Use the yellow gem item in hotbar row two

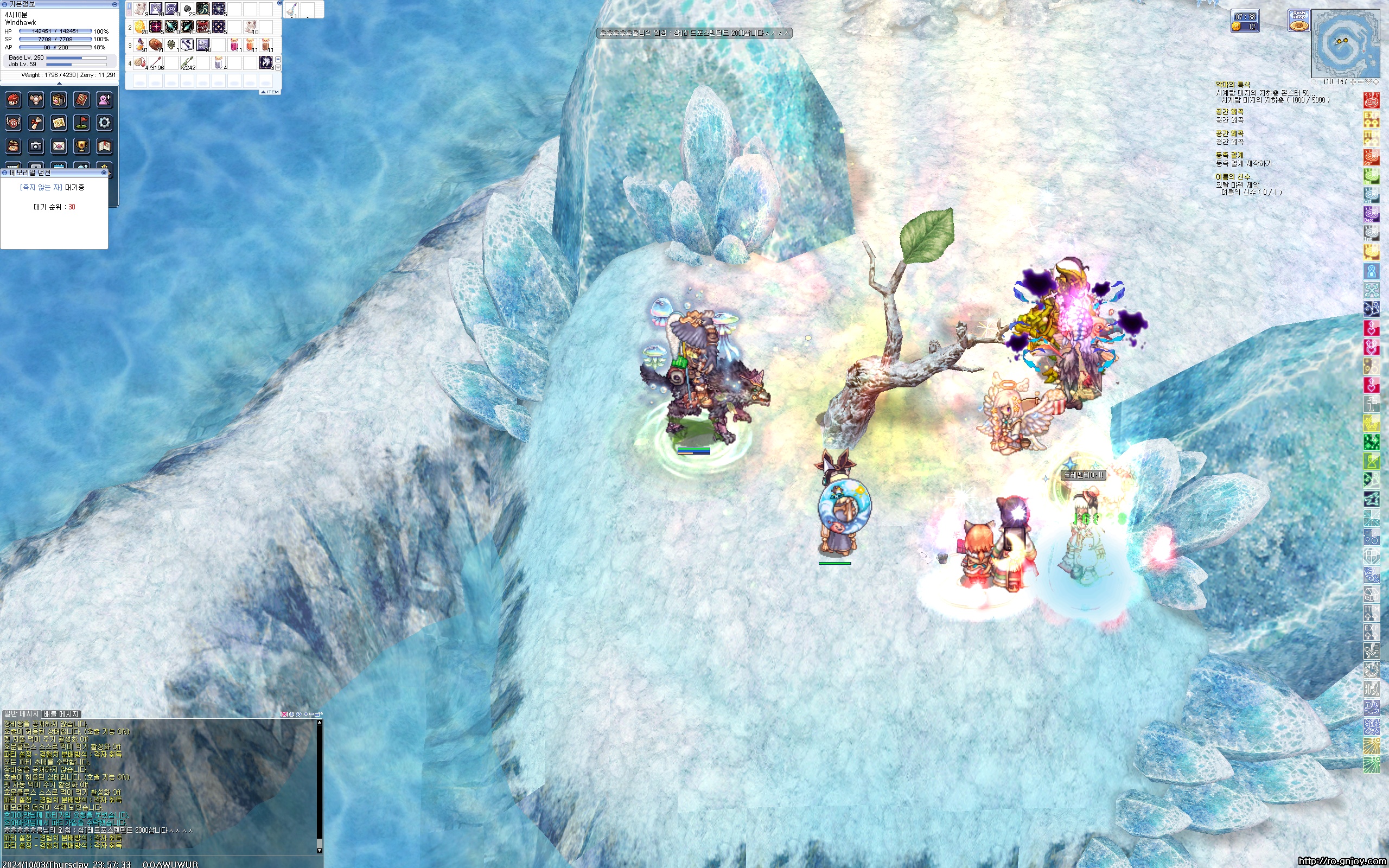pos(139,27)
